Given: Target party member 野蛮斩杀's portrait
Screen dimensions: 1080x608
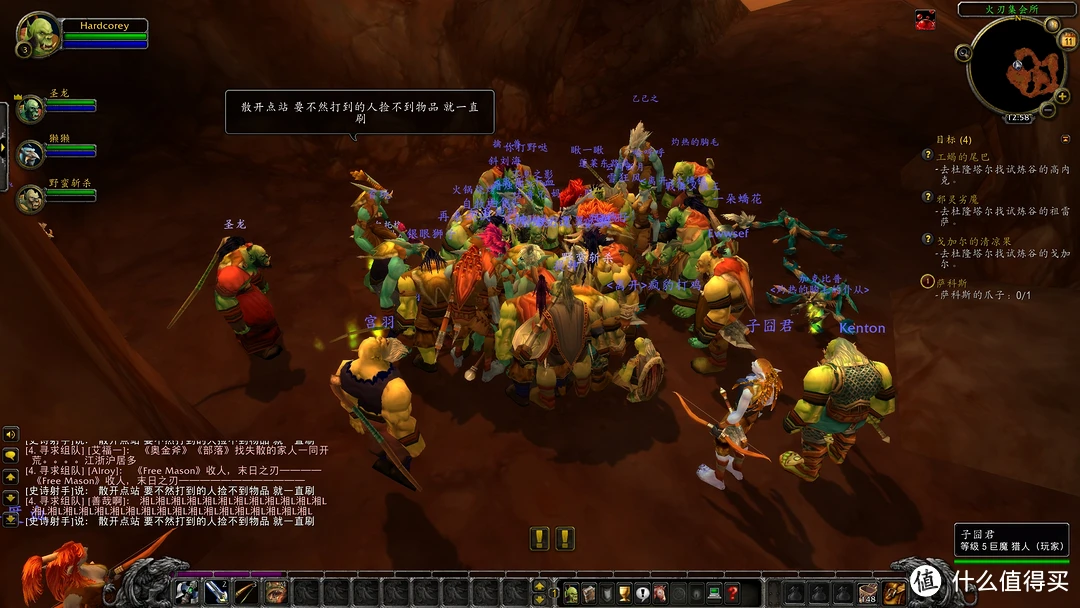Looking at the screenshot, I should pos(30,197).
